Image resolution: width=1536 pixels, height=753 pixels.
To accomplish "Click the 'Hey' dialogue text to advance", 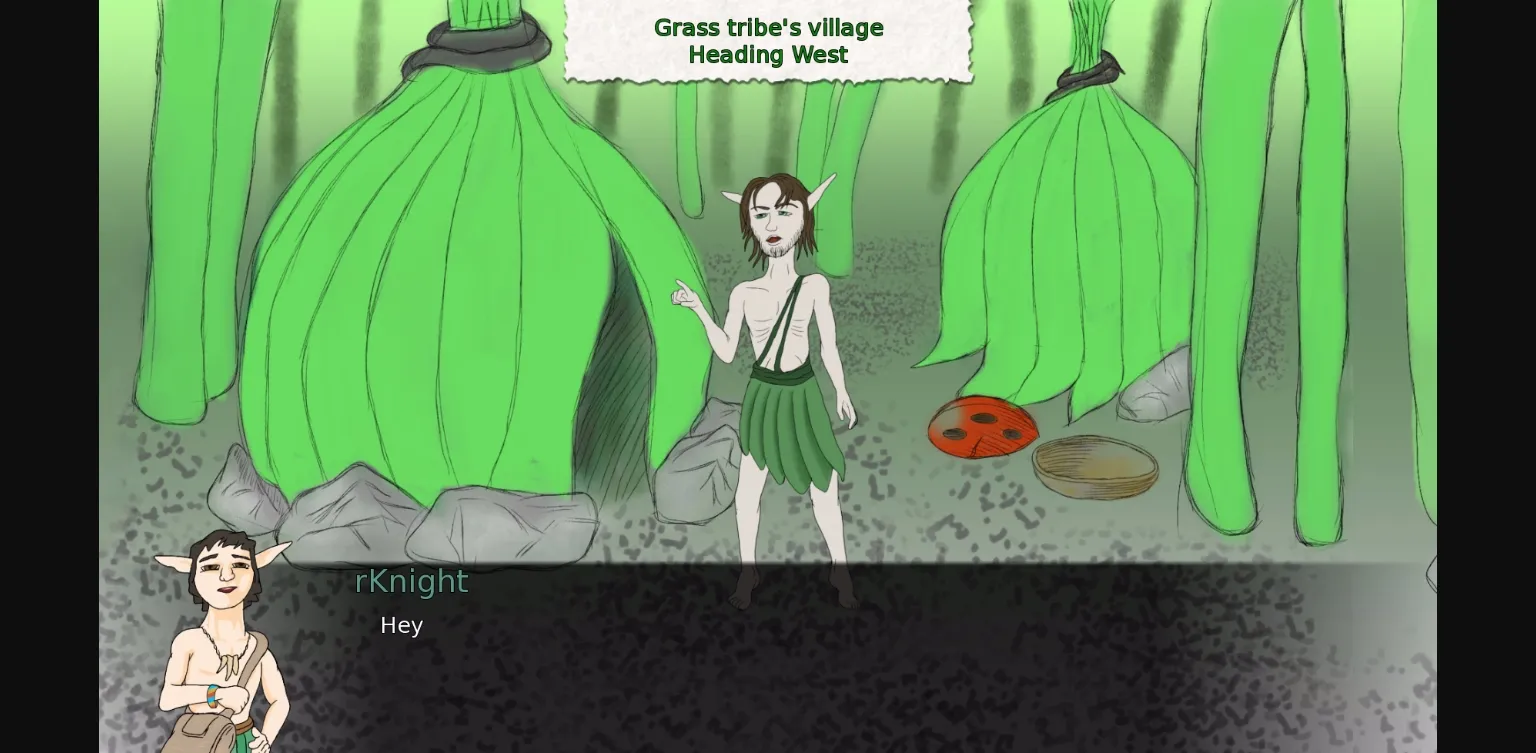I will tap(400, 625).
